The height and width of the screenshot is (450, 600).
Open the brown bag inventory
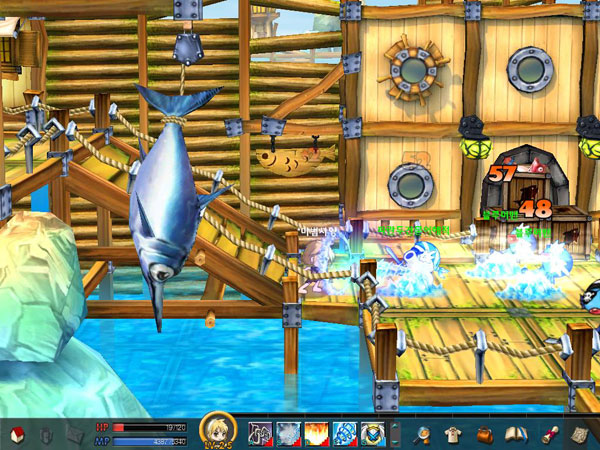484,434
